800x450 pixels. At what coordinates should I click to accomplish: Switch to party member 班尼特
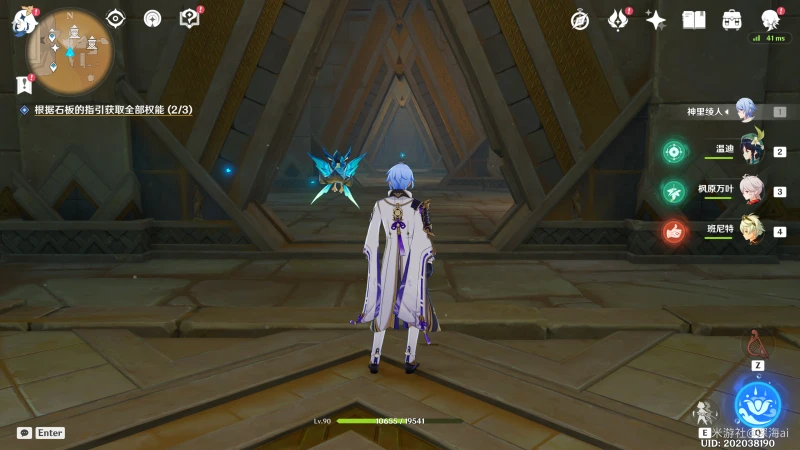click(751, 230)
